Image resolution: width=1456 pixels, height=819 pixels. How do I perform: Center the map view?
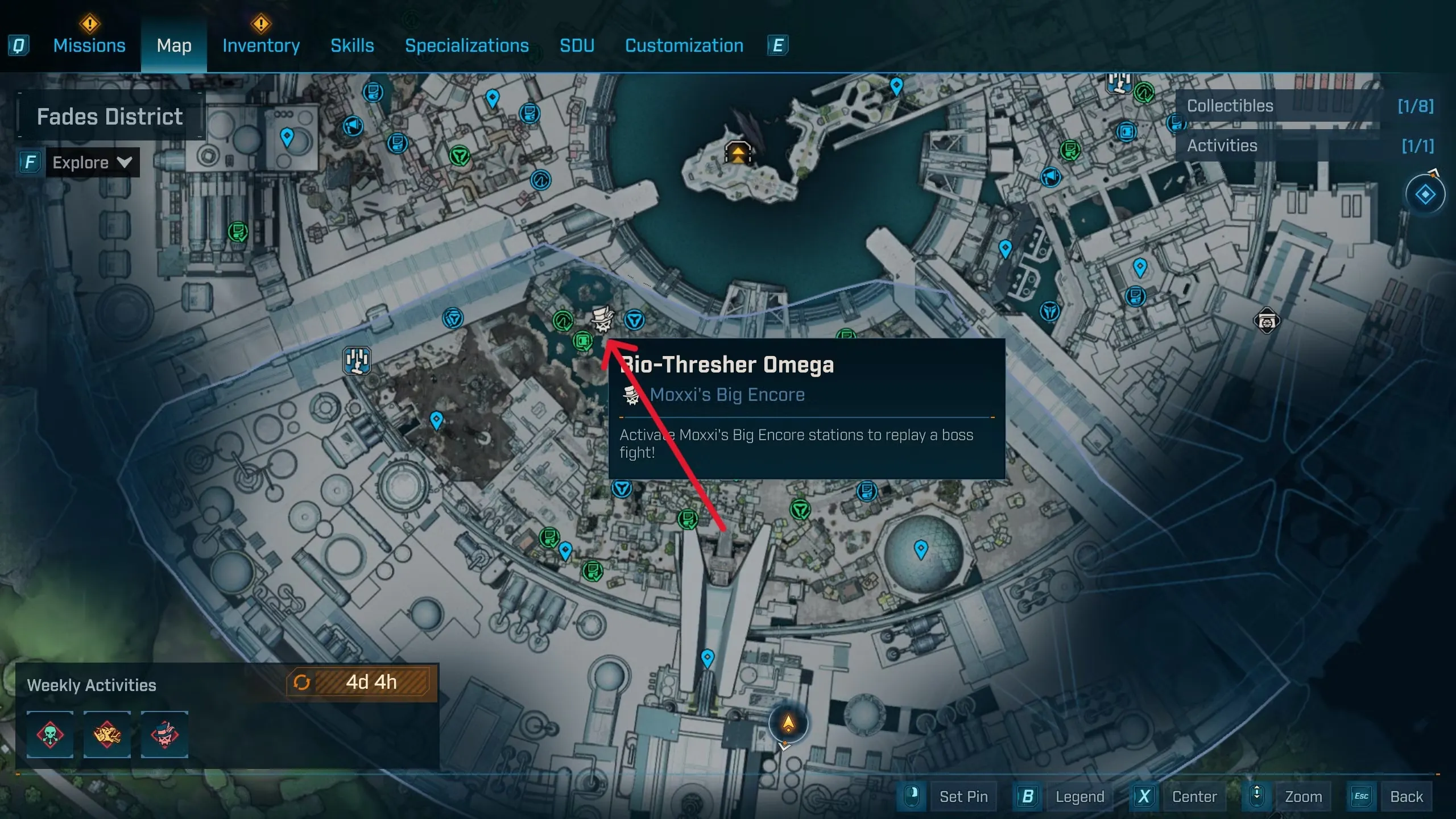click(1194, 796)
